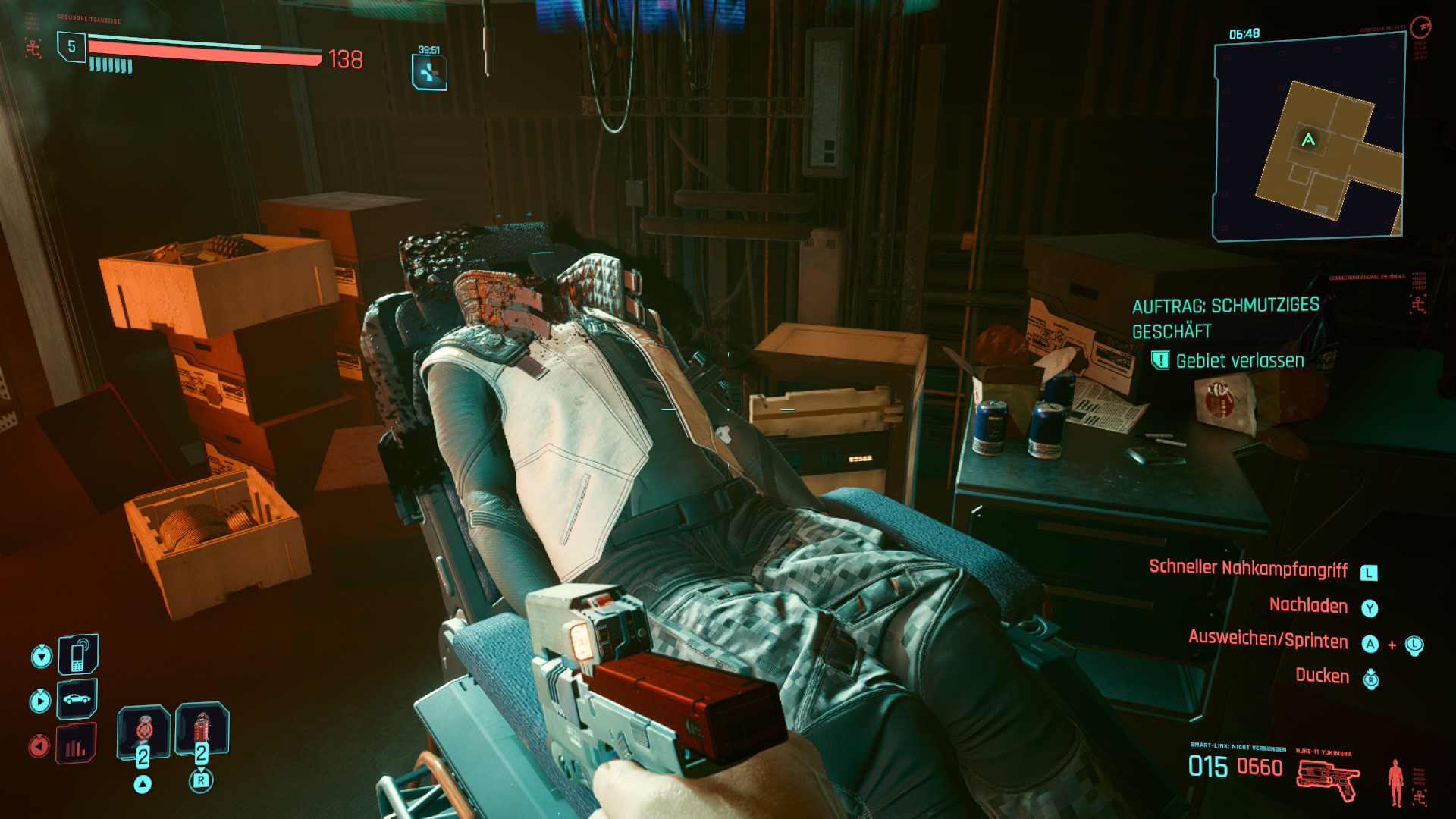1456x819 pixels.
Task: Click the level 5 badge
Action: click(71, 47)
